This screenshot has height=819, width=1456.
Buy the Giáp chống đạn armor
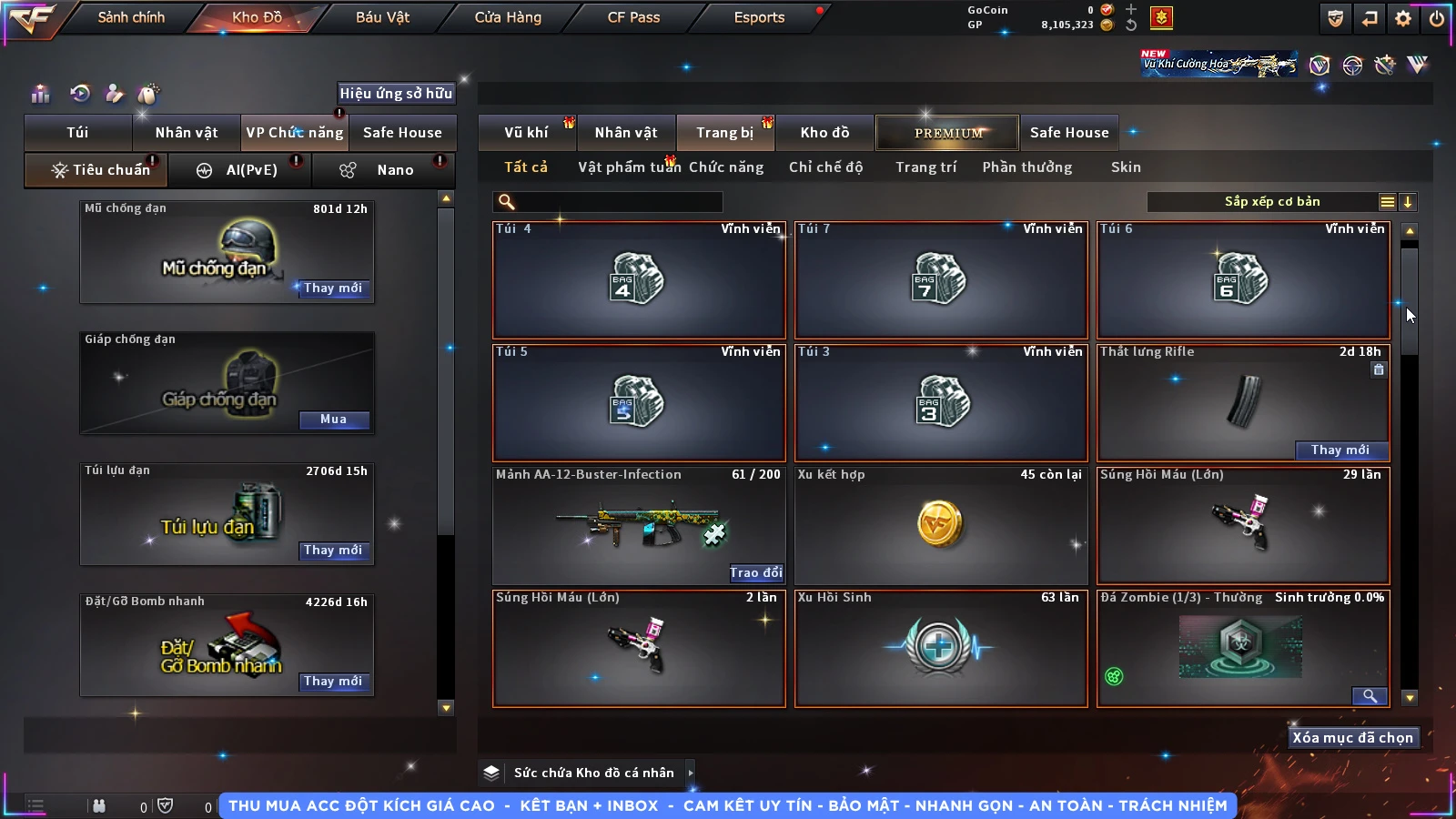(x=333, y=420)
